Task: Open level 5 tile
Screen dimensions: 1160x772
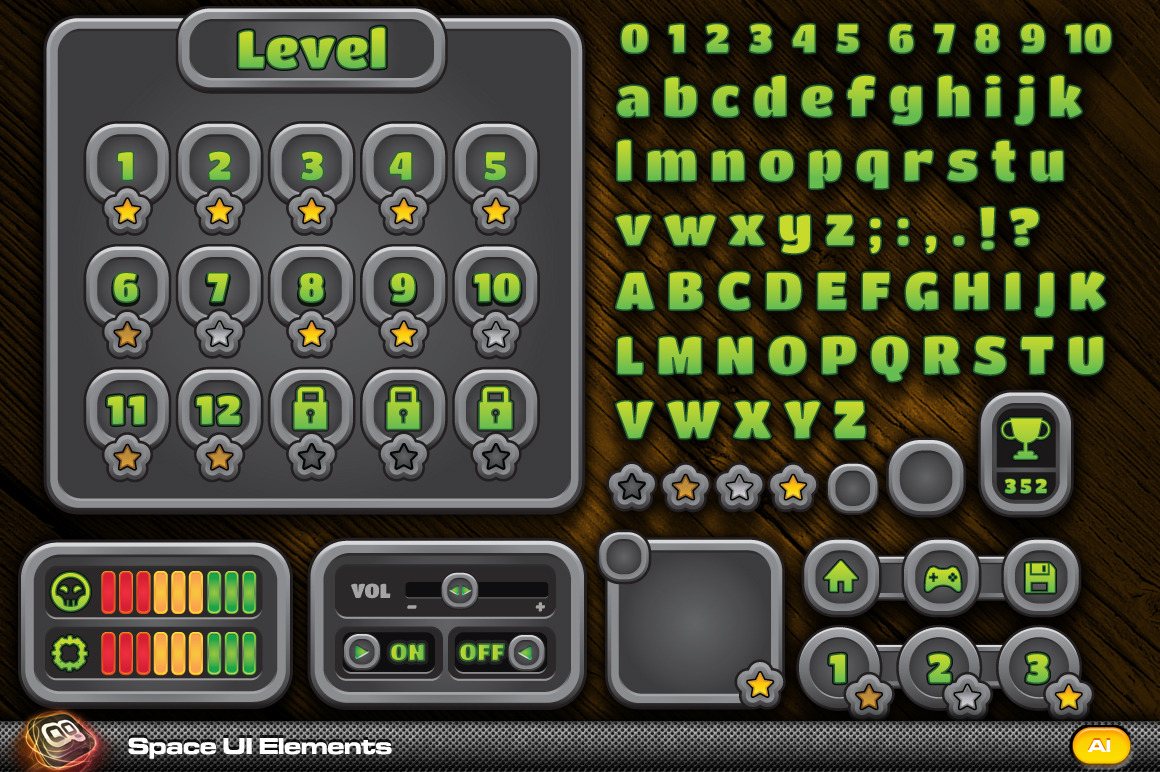Action: point(496,166)
